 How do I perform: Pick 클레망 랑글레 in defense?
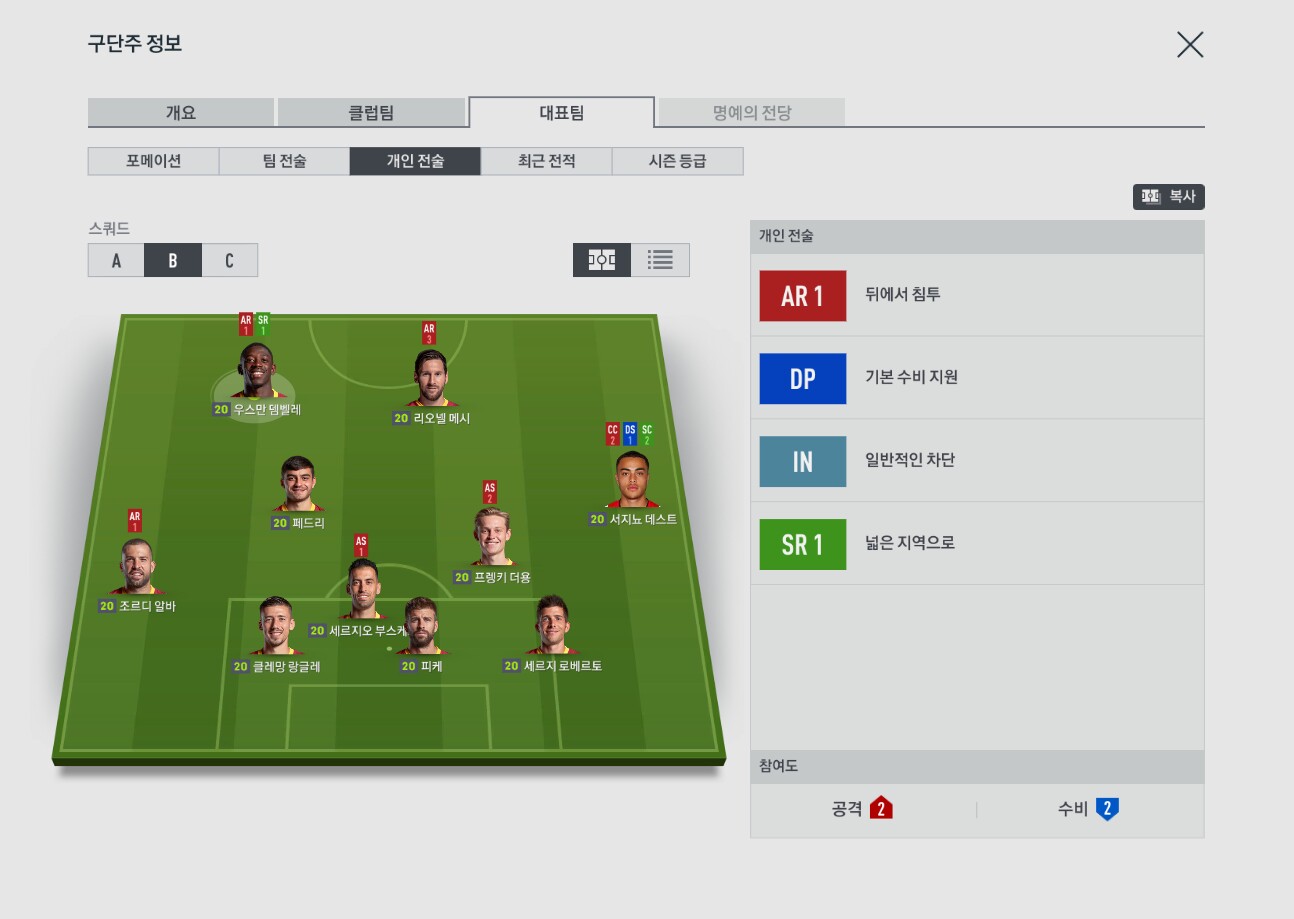pos(276,629)
